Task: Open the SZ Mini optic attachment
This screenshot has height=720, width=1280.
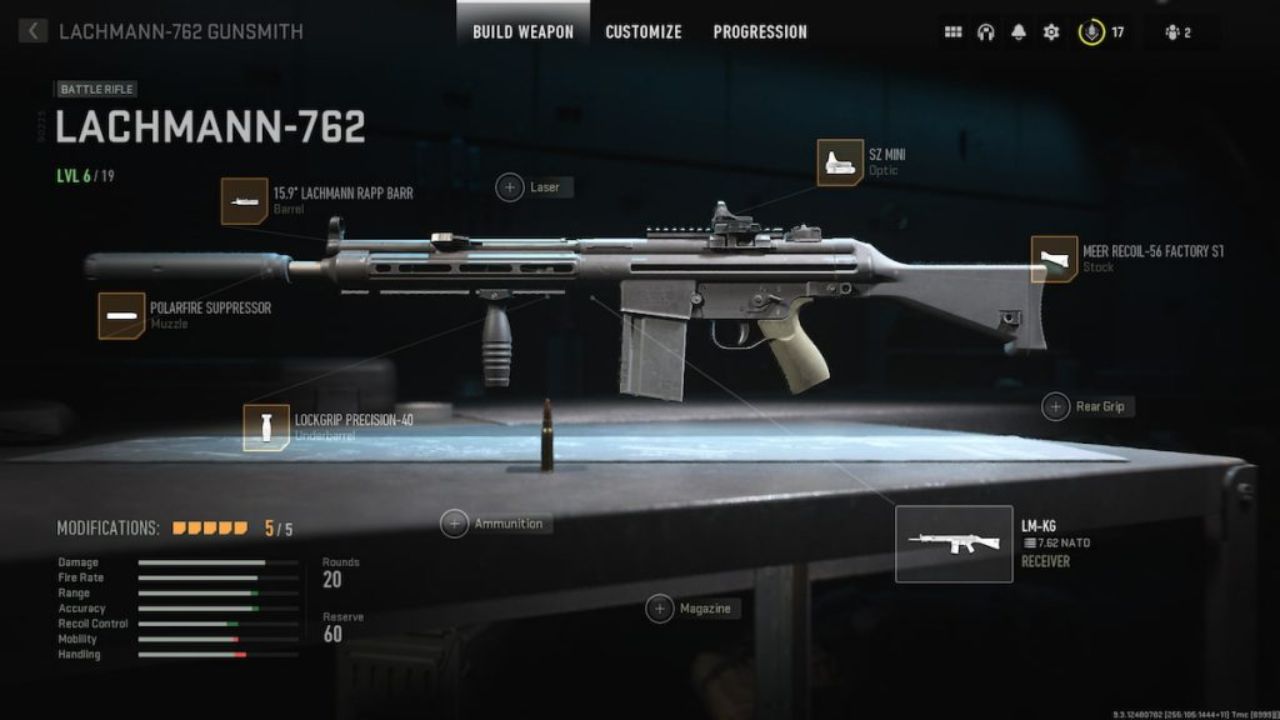Action: (x=838, y=161)
